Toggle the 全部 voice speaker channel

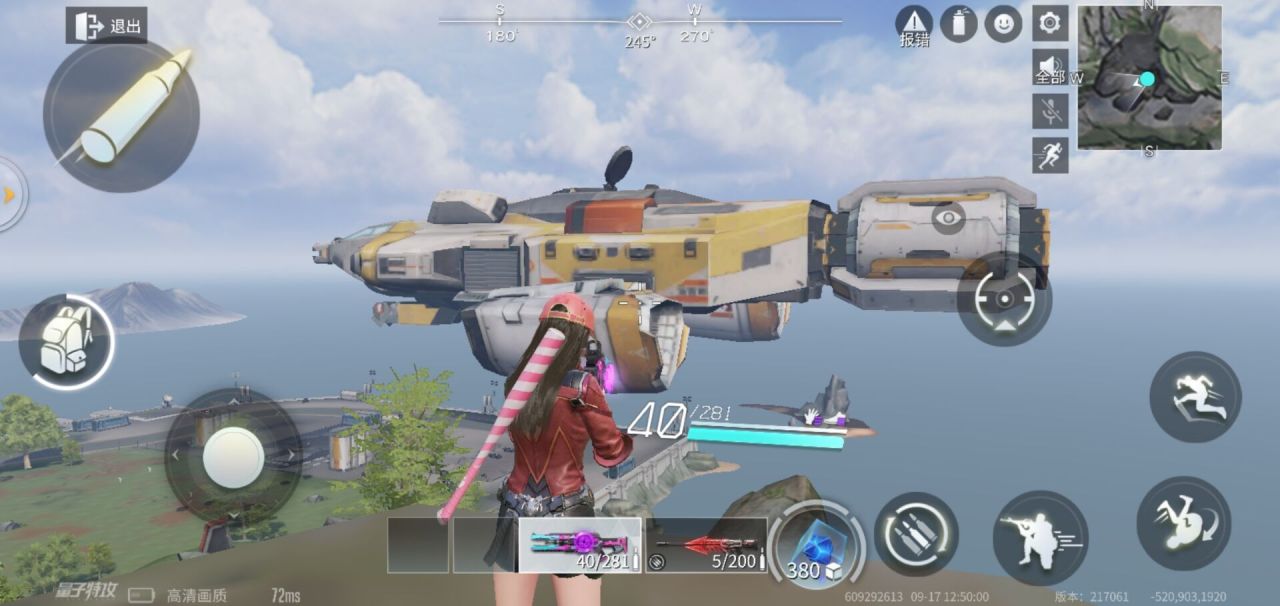coord(1050,67)
